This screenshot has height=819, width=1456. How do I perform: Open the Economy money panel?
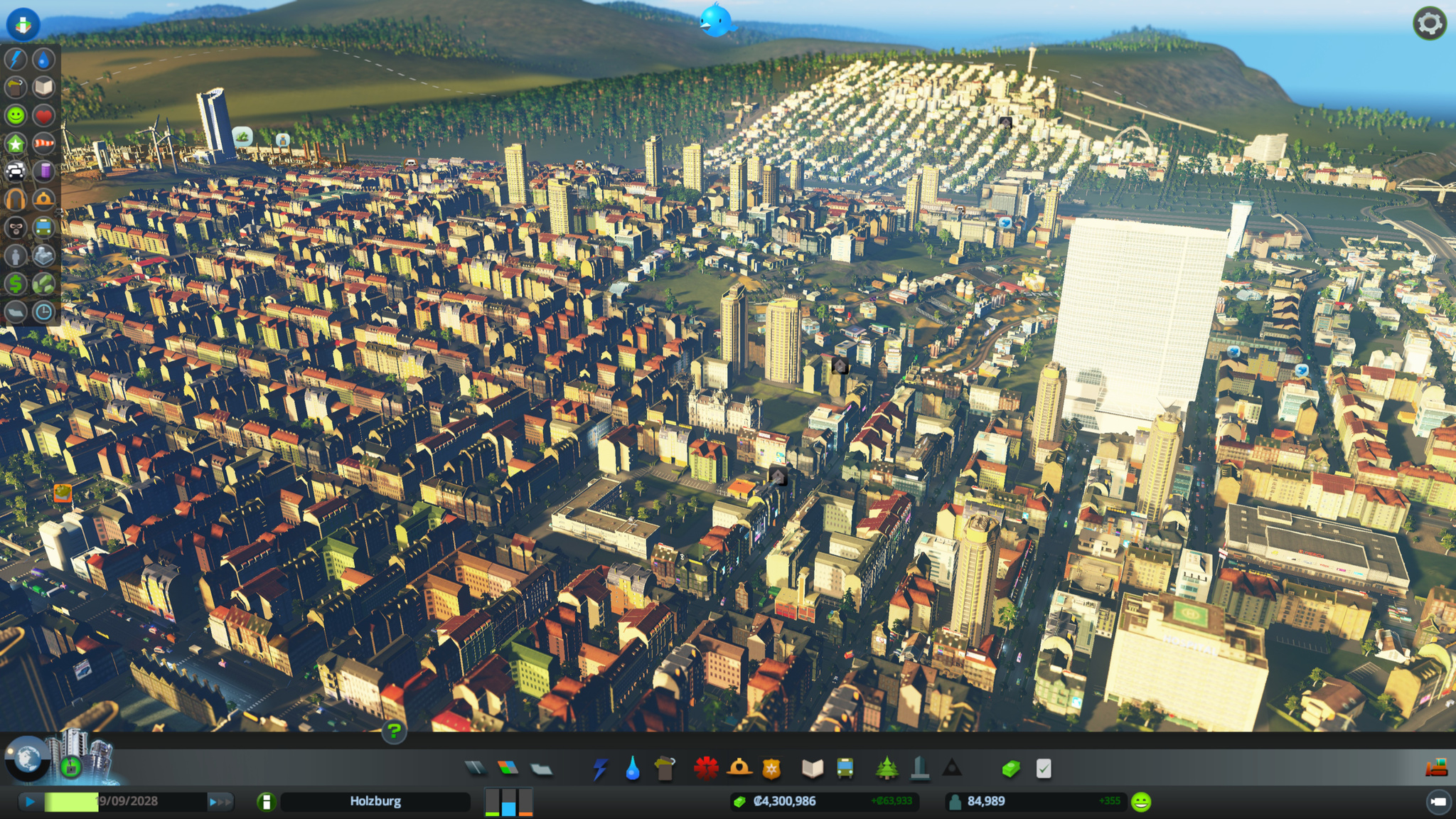[x=1010, y=769]
